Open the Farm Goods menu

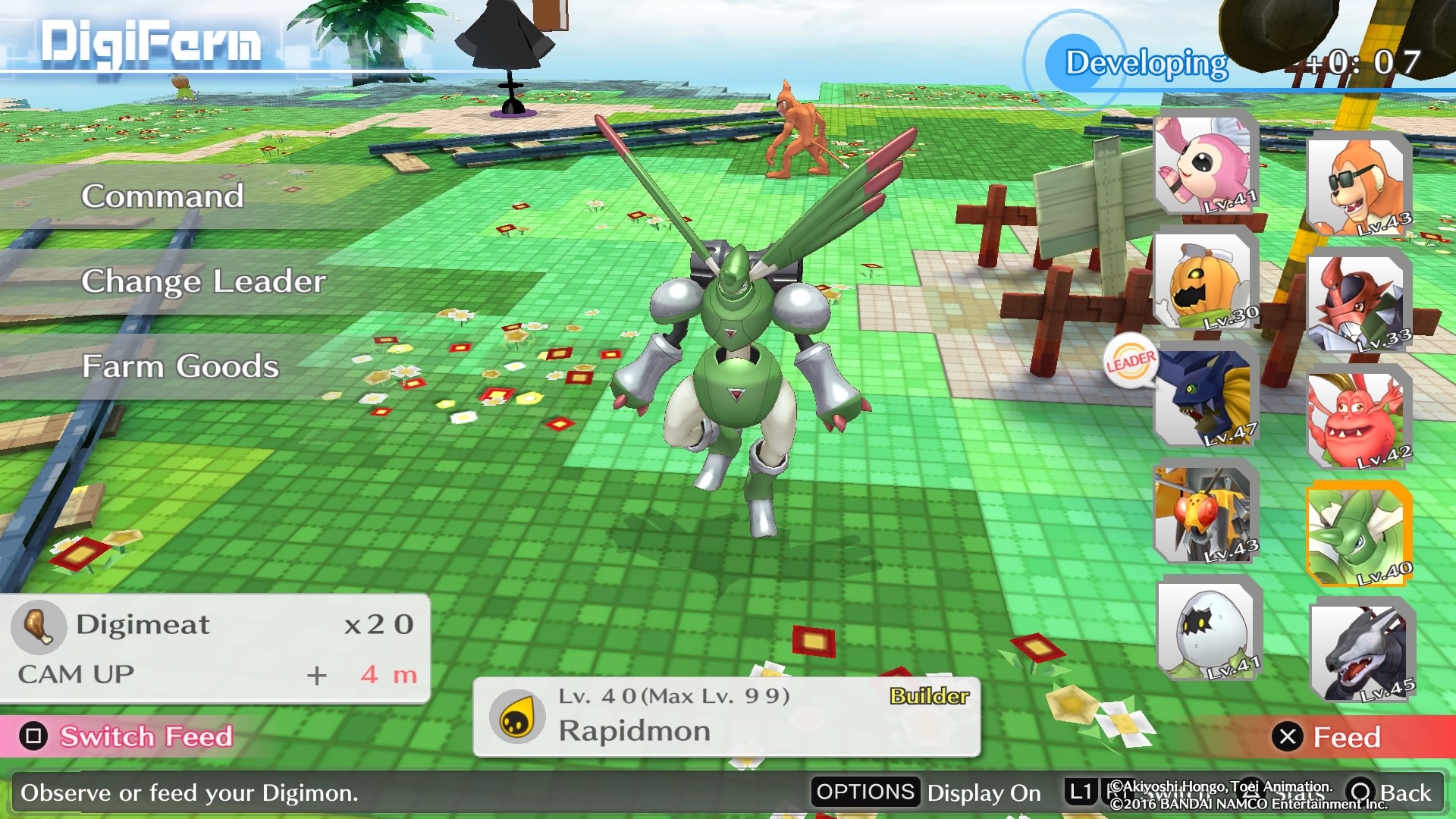click(x=180, y=366)
